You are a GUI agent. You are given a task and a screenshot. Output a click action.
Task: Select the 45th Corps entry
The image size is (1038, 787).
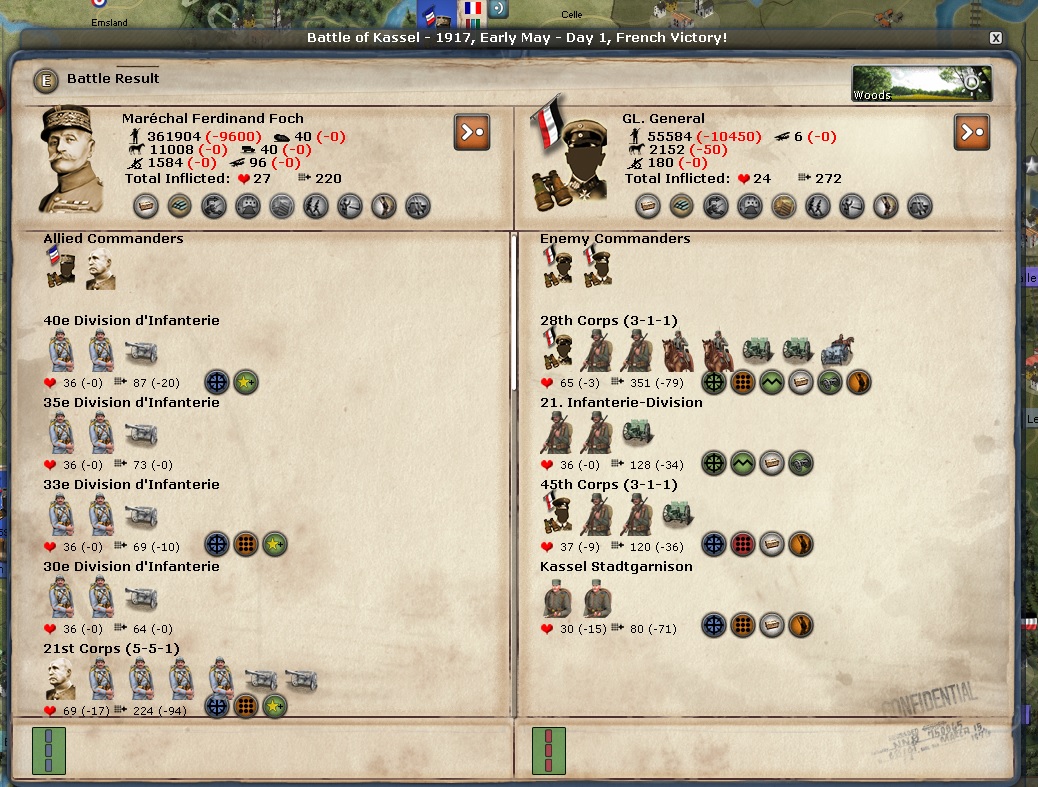[608, 485]
